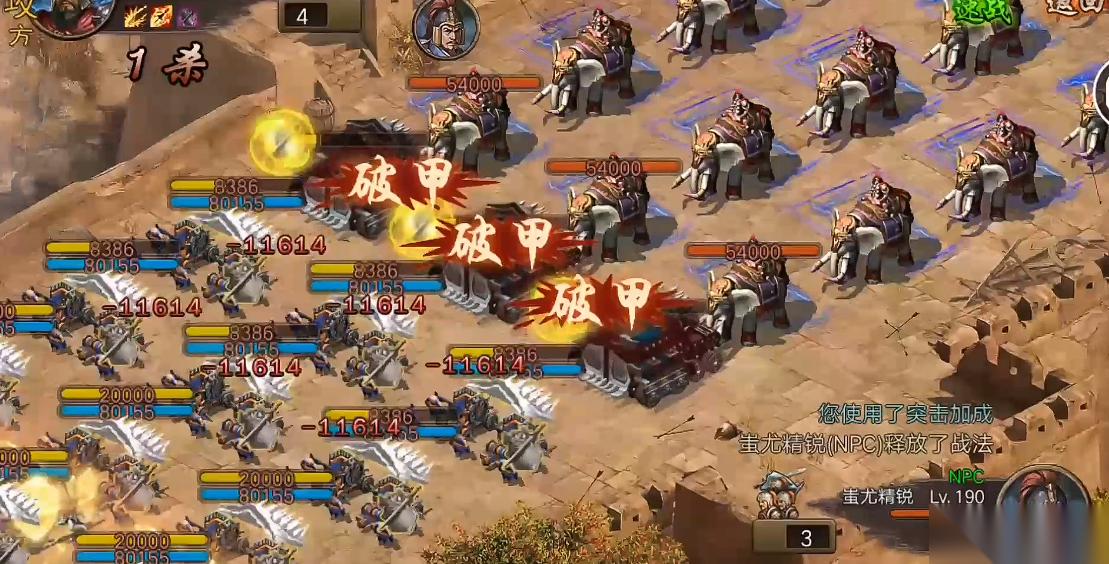
Task: Tap the attacker general portrait
Action: click(70, 14)
